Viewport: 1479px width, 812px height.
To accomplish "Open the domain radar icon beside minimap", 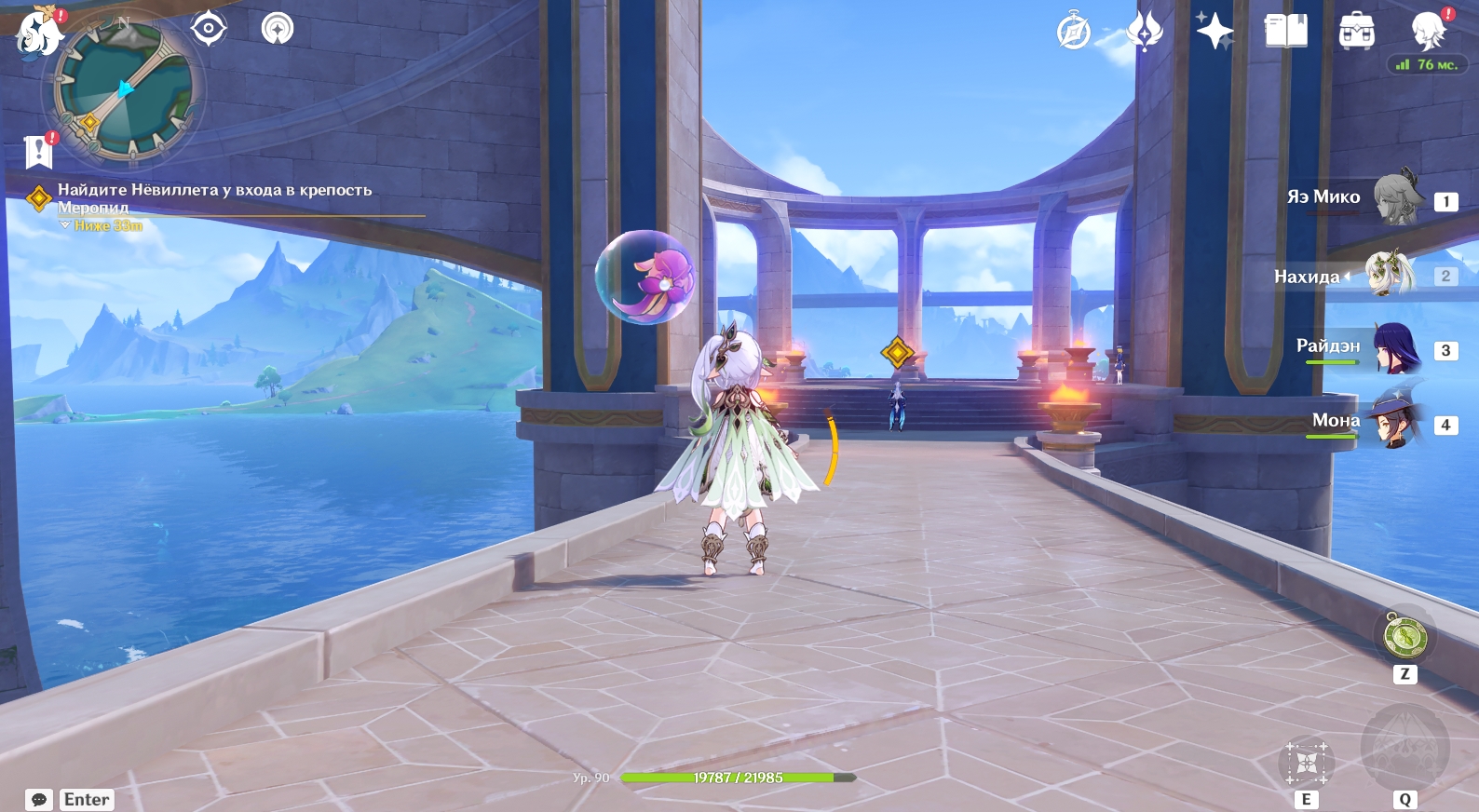I will (277, 29).
